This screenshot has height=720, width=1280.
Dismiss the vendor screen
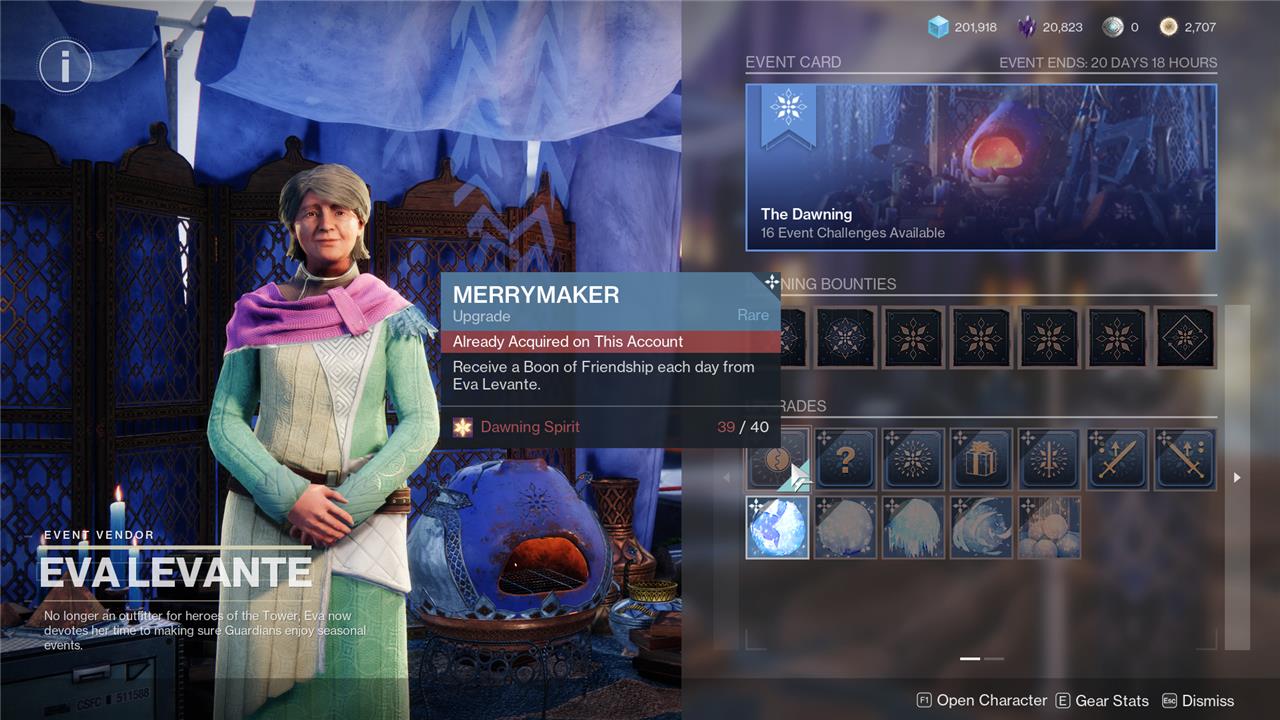coord(1197,701)
